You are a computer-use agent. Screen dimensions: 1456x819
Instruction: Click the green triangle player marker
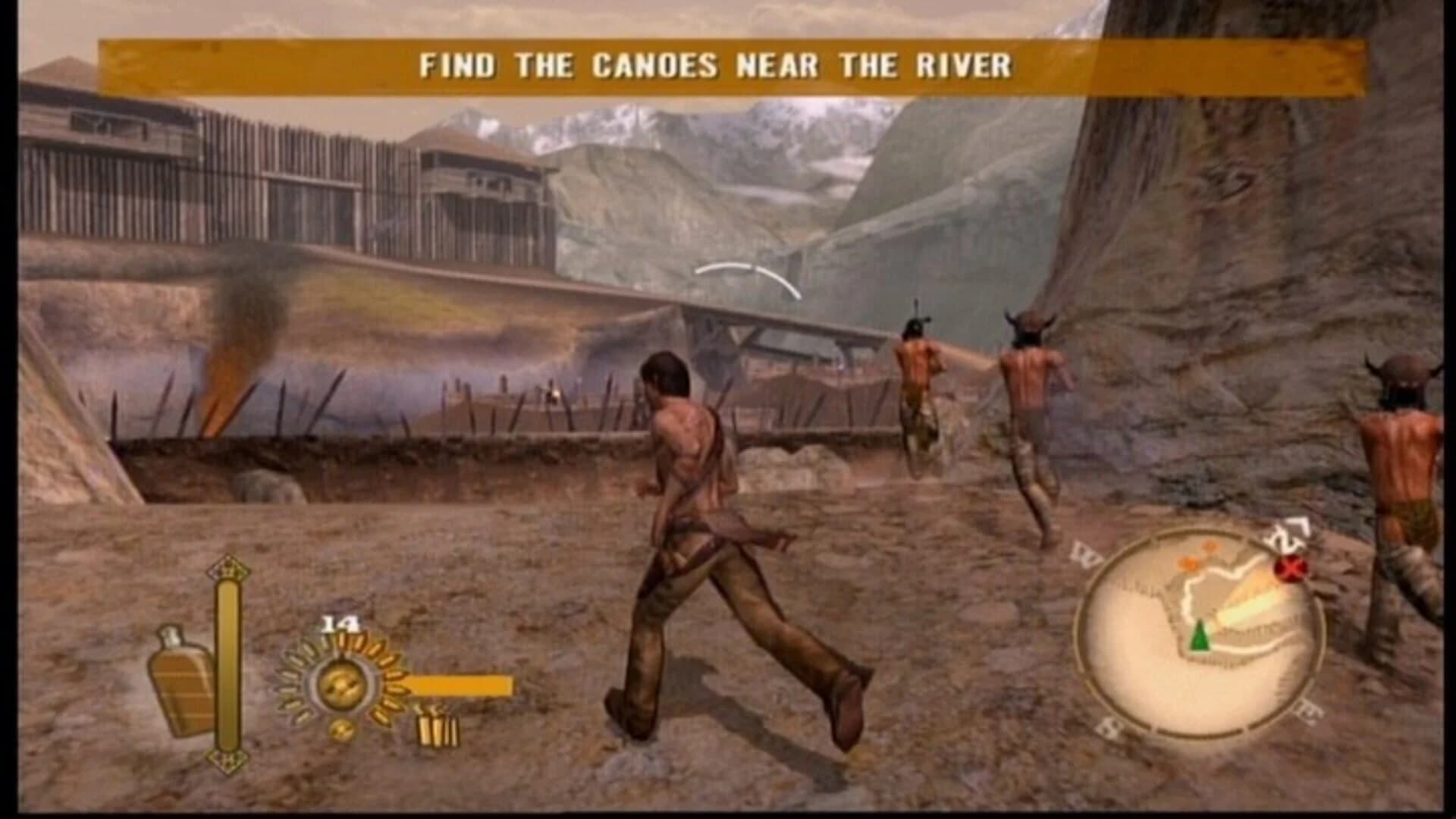[x=1199, y=636]
